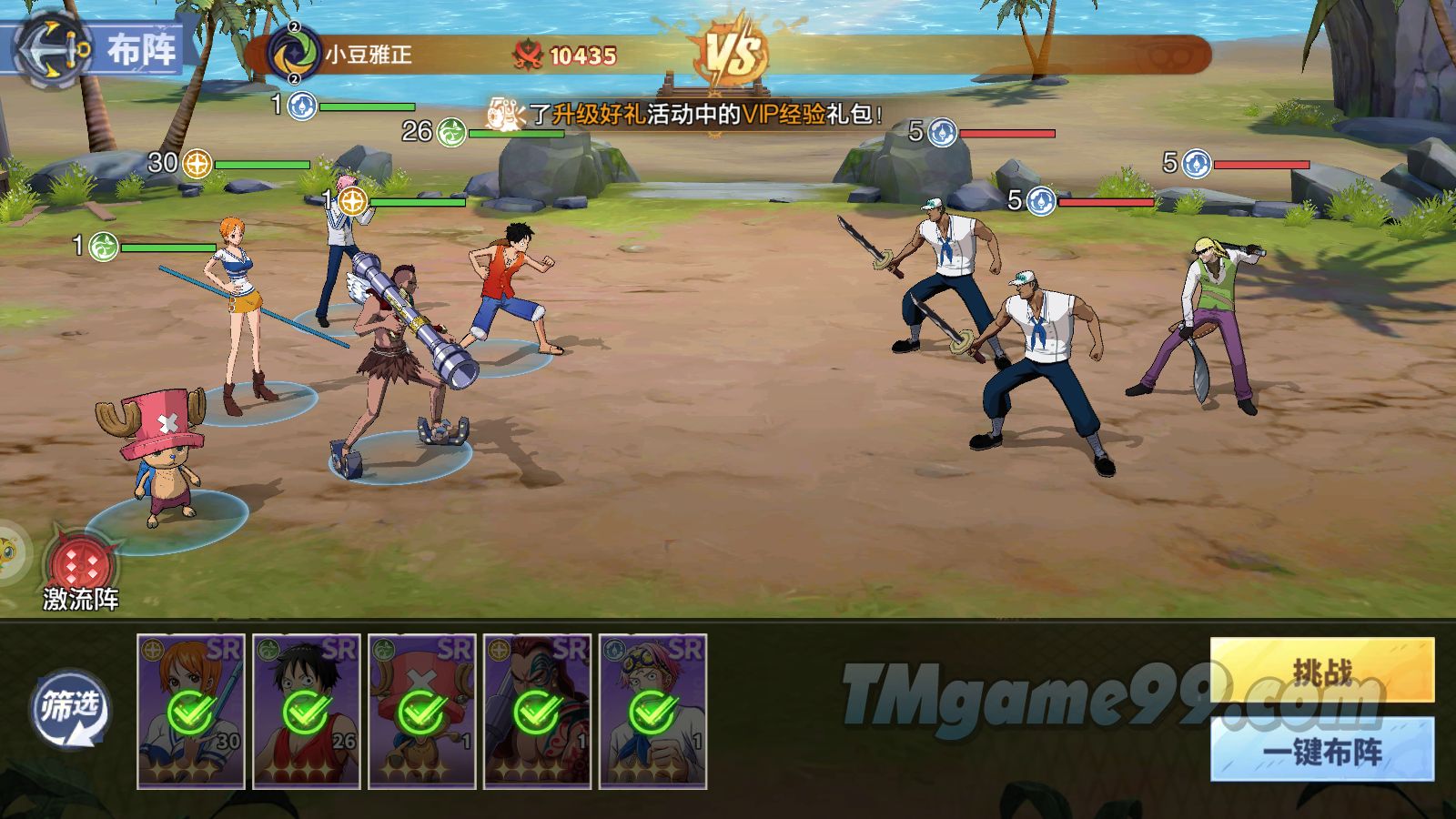Change the 激流阵 formation

[82, 566]
